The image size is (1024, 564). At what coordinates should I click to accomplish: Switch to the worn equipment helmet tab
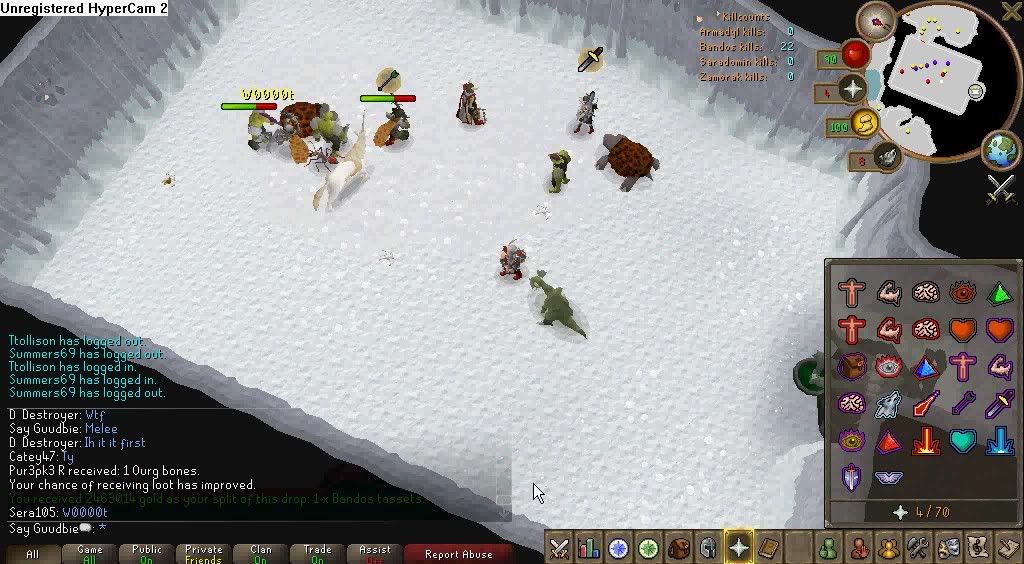(709, 548)
